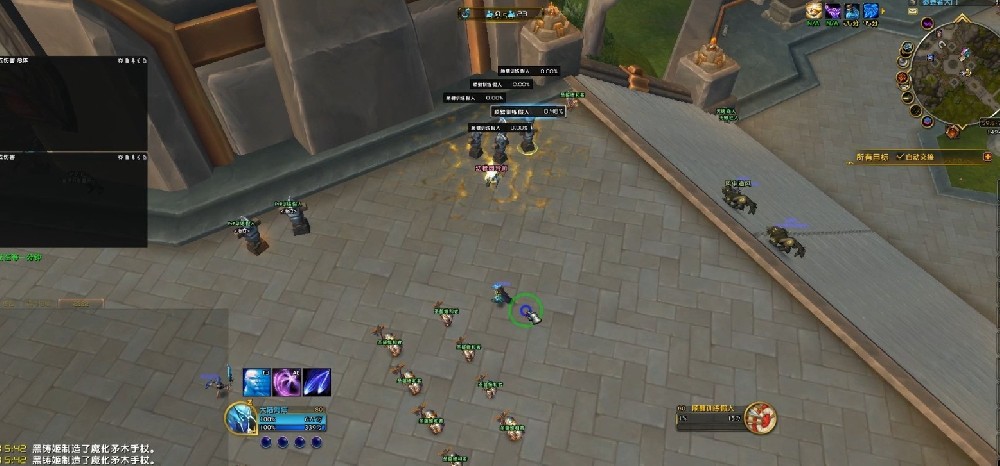Click the blue rune buff icon
The image size is (1000, 466).
pyautogui.click(x=871, y=11)
